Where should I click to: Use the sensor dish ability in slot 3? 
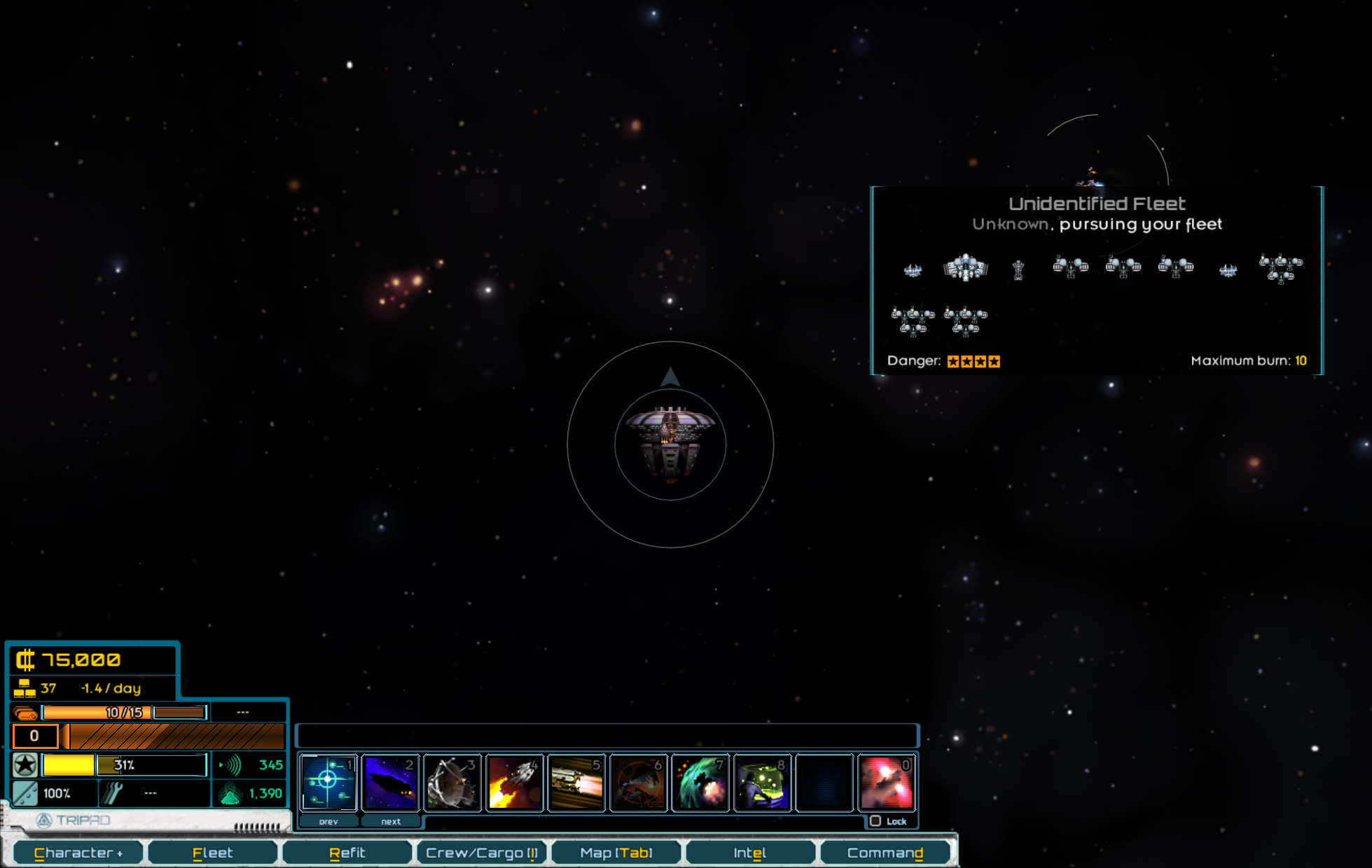click(452, 782)
